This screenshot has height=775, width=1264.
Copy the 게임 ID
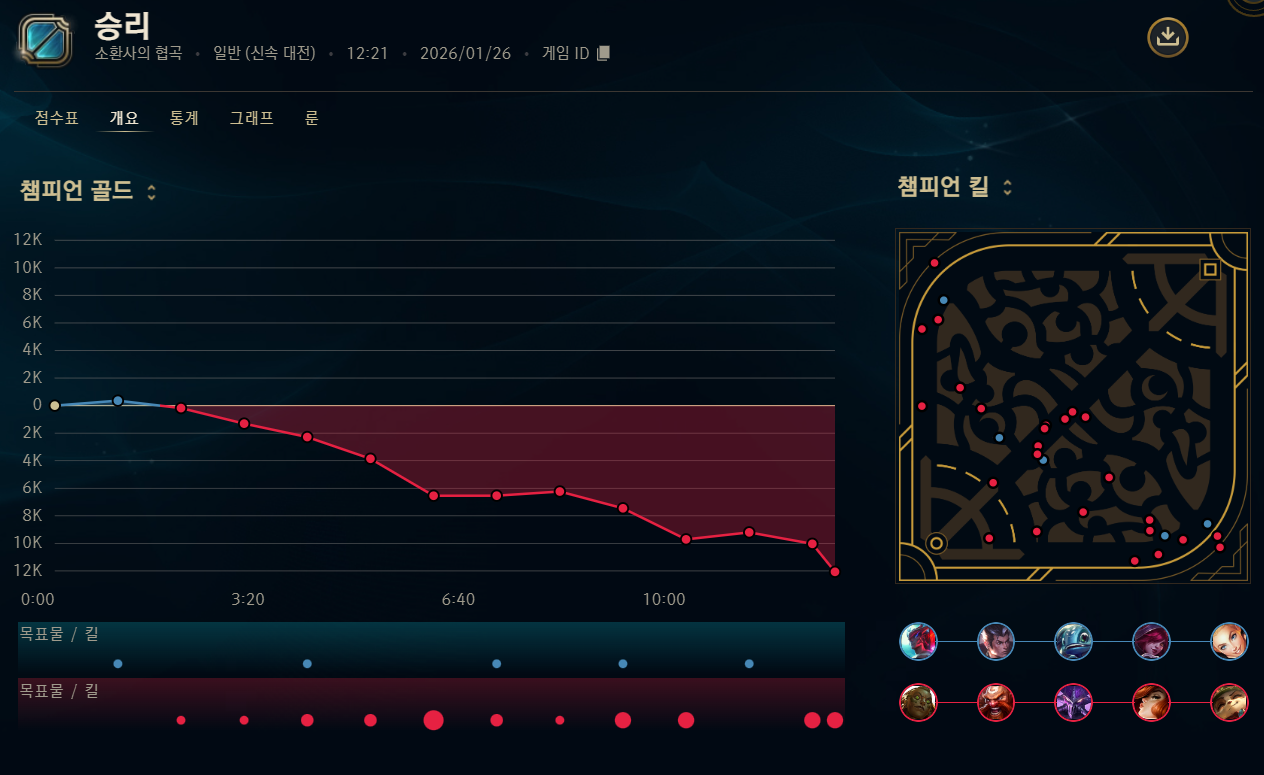[602, 54]
